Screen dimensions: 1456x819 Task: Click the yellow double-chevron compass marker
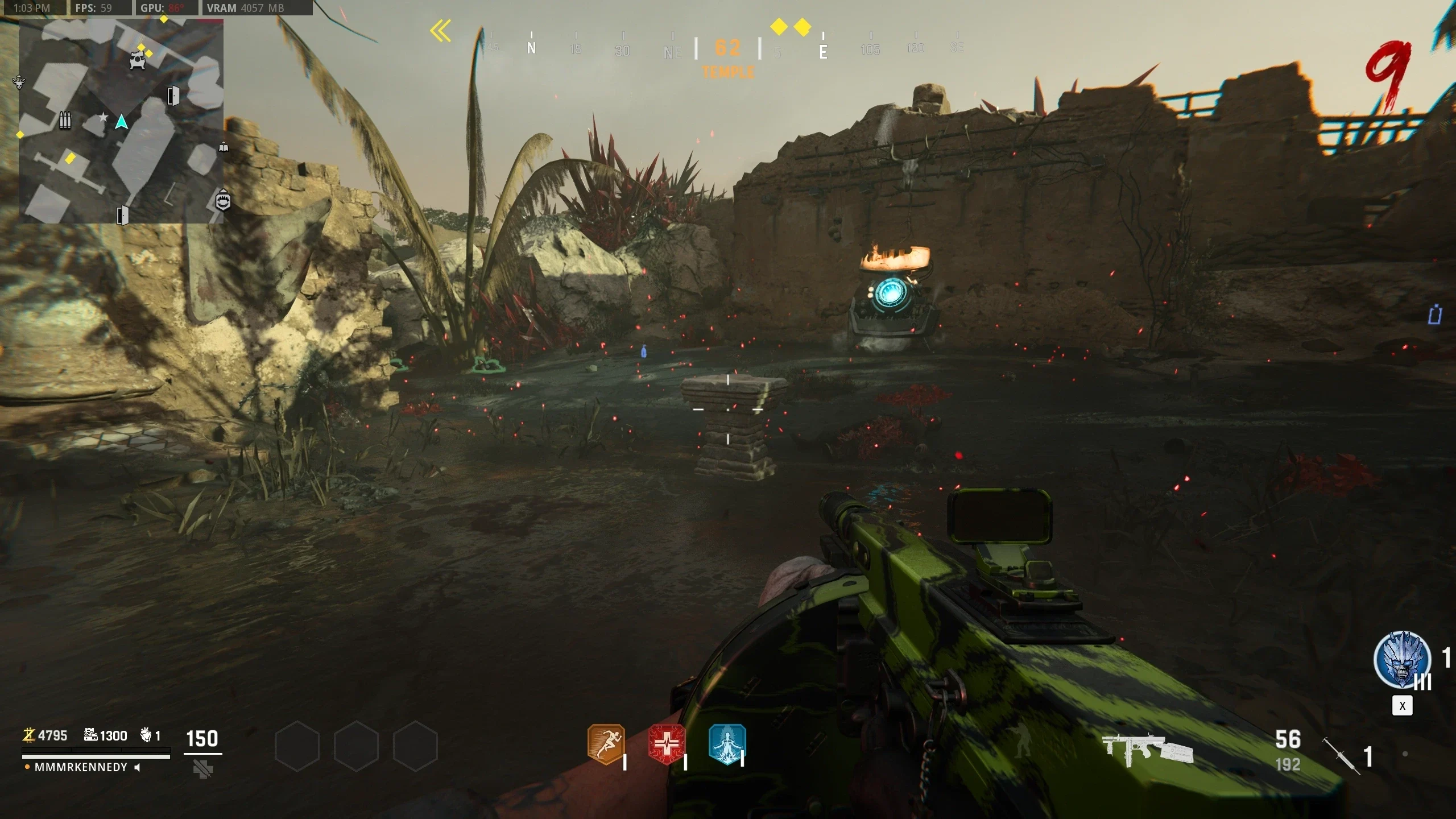pyautogui.click(x=440, y=31)
